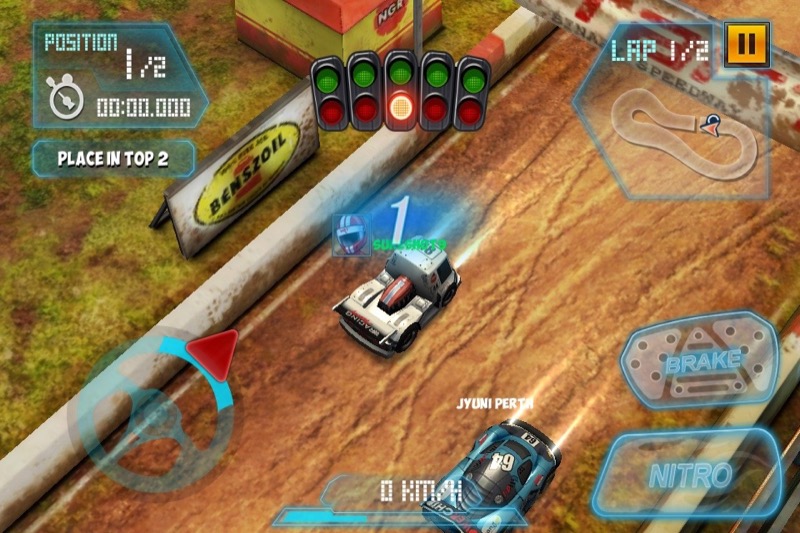Tap the BRAKE pedal

(702, 360)
